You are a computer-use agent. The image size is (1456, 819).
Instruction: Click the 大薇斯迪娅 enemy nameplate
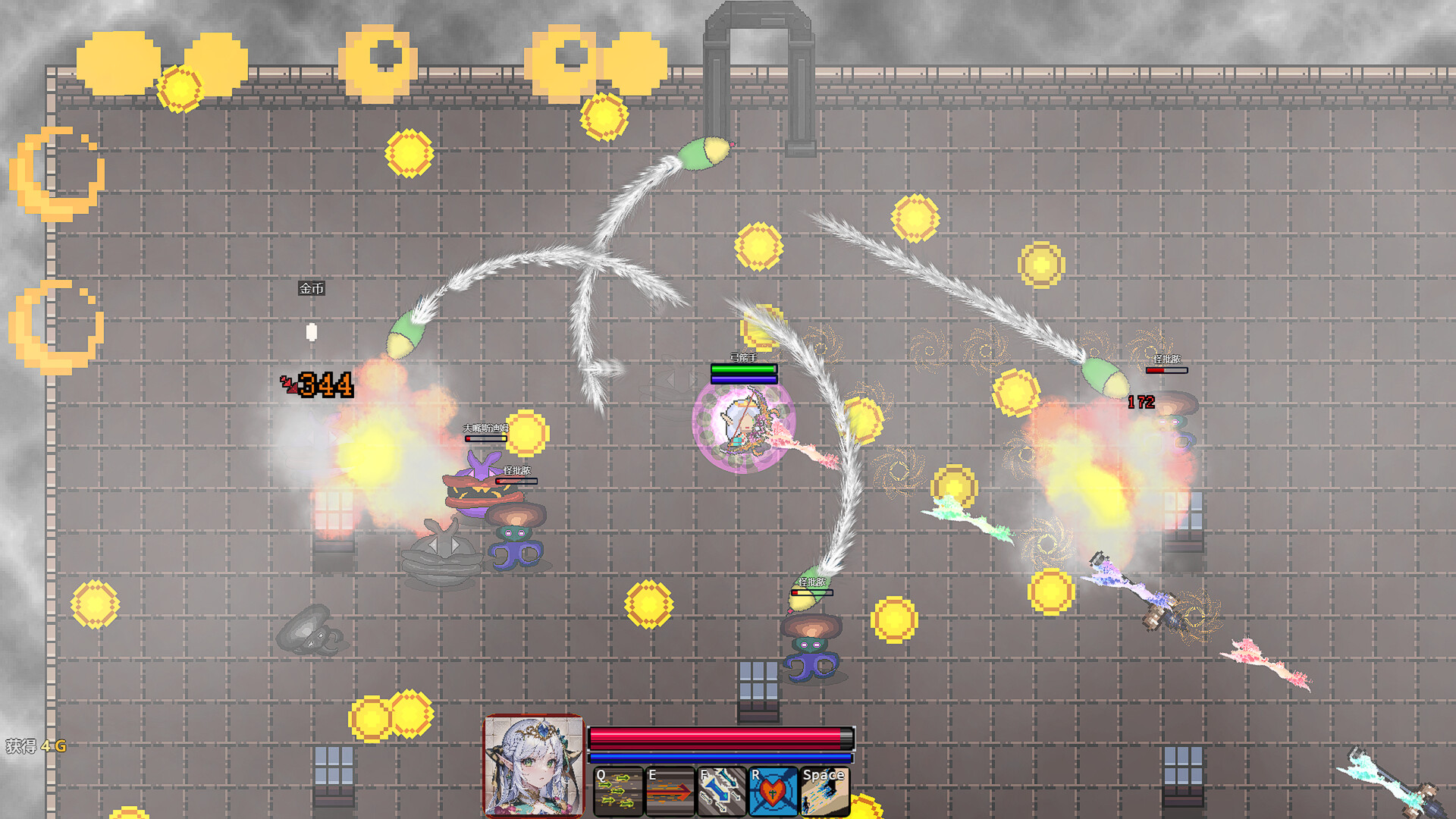484,429
